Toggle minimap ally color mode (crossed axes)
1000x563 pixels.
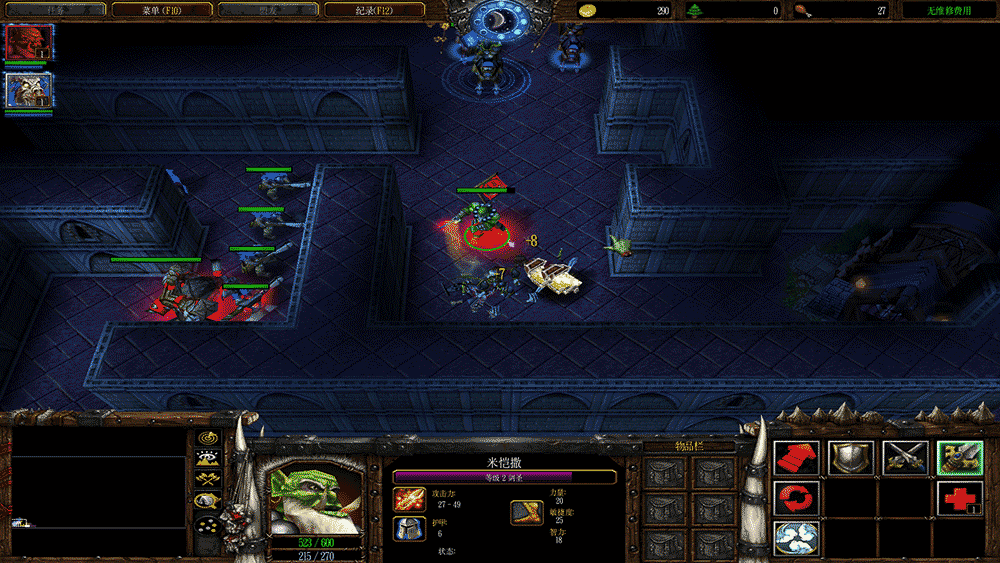208,479
